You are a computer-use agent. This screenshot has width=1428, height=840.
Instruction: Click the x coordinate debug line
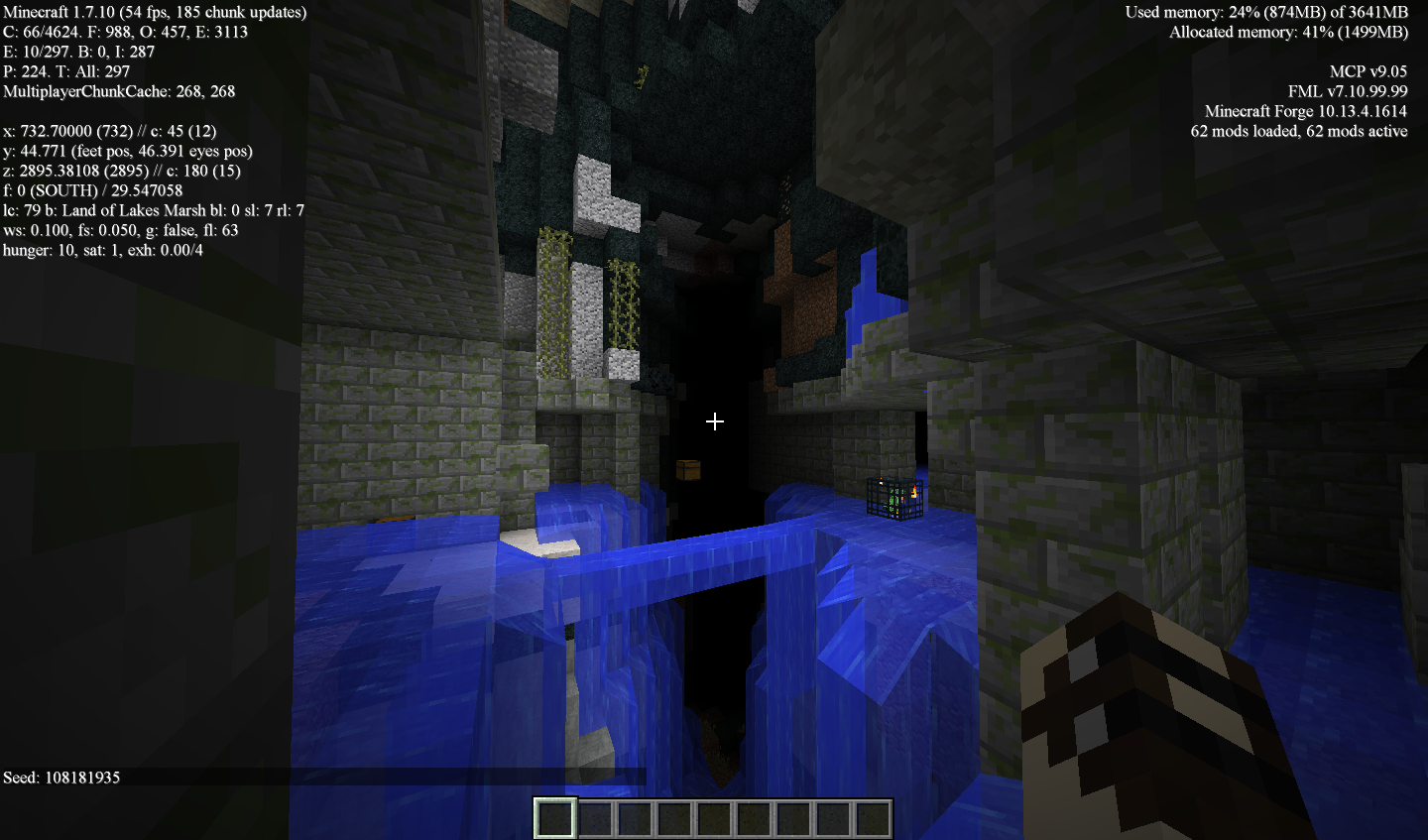pos(109,131)
